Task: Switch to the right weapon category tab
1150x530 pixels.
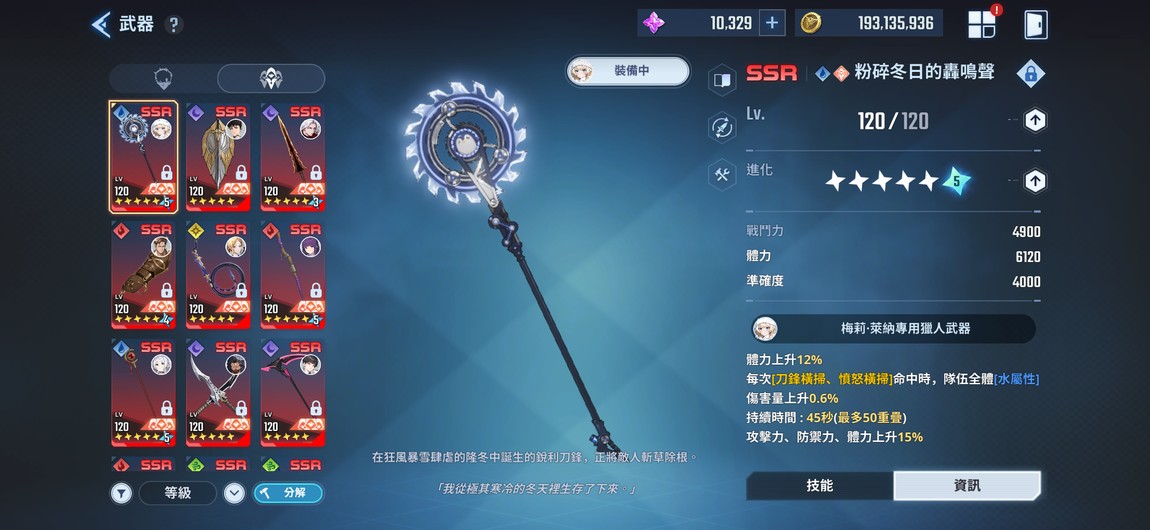Action: coord(270,79)
